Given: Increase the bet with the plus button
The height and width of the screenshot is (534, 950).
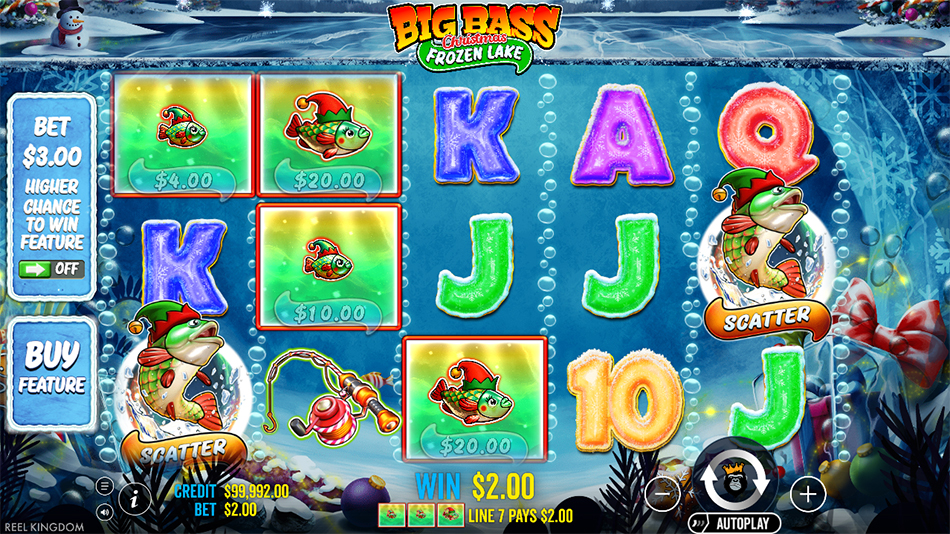Looking at the screenshot, I should coord(807,492).
